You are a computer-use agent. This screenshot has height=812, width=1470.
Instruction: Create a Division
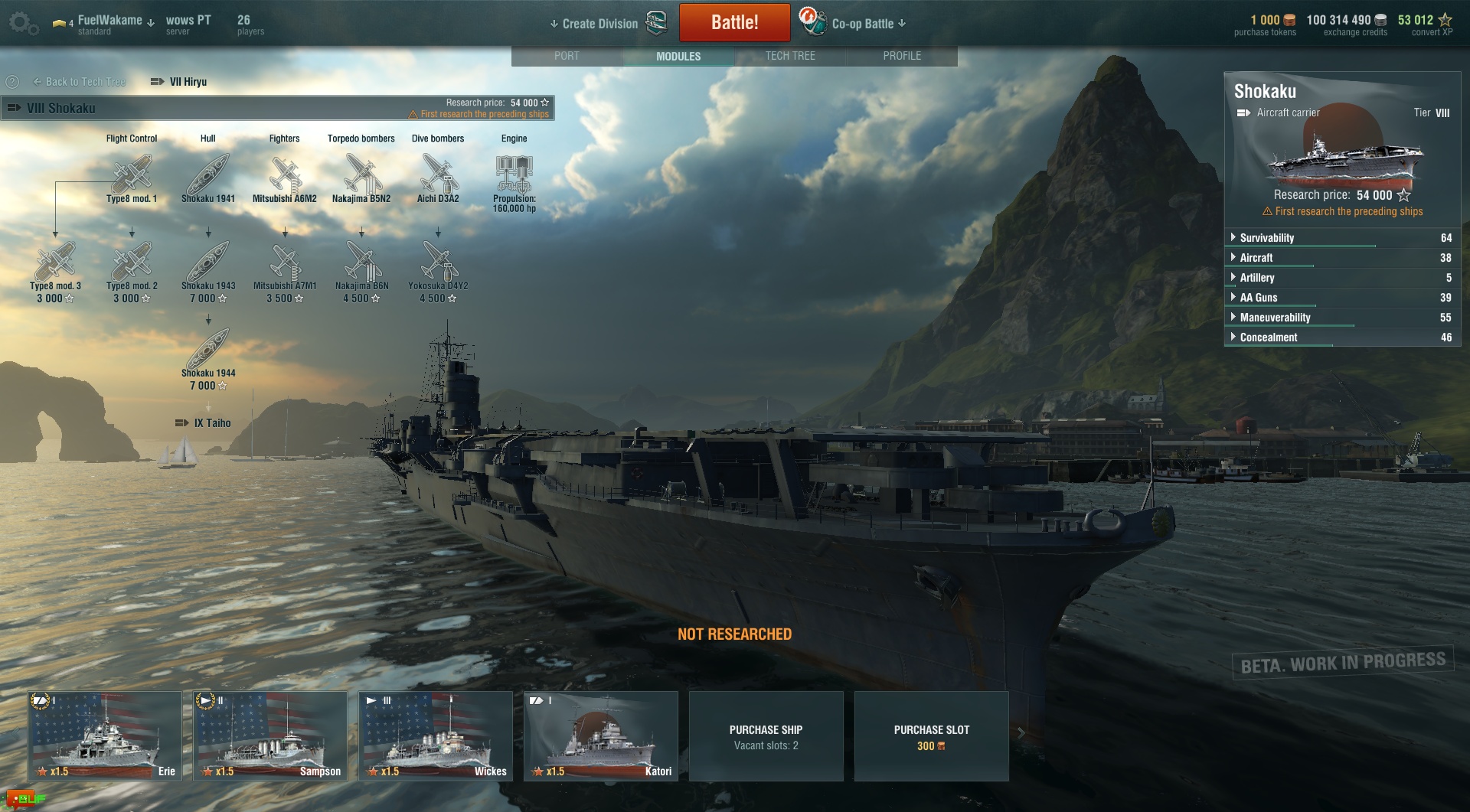coord(599,24)
